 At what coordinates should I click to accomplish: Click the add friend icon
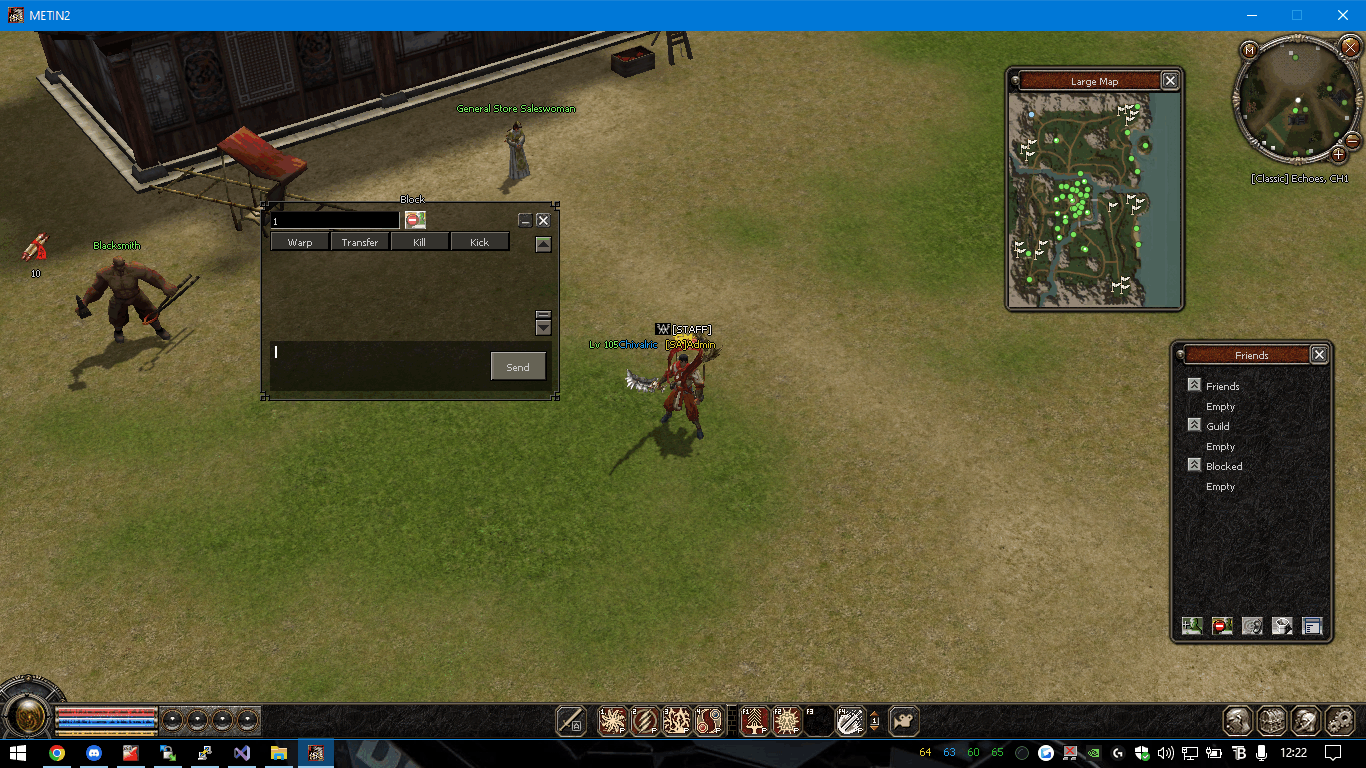(x=1191, y=626)
